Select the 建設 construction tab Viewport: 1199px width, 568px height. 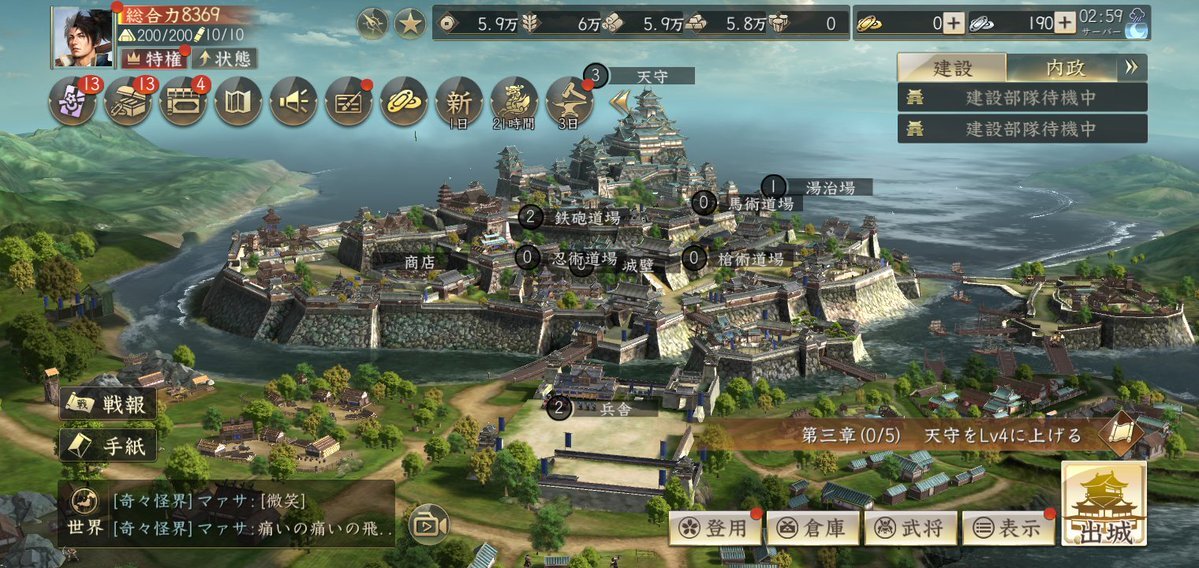[952, 68]
